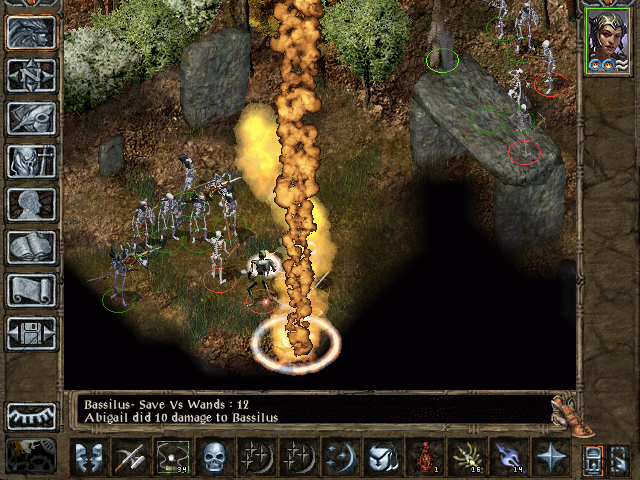Show the character record bust button
Viewport: 640px width, 480px height.
coord(31,203)
